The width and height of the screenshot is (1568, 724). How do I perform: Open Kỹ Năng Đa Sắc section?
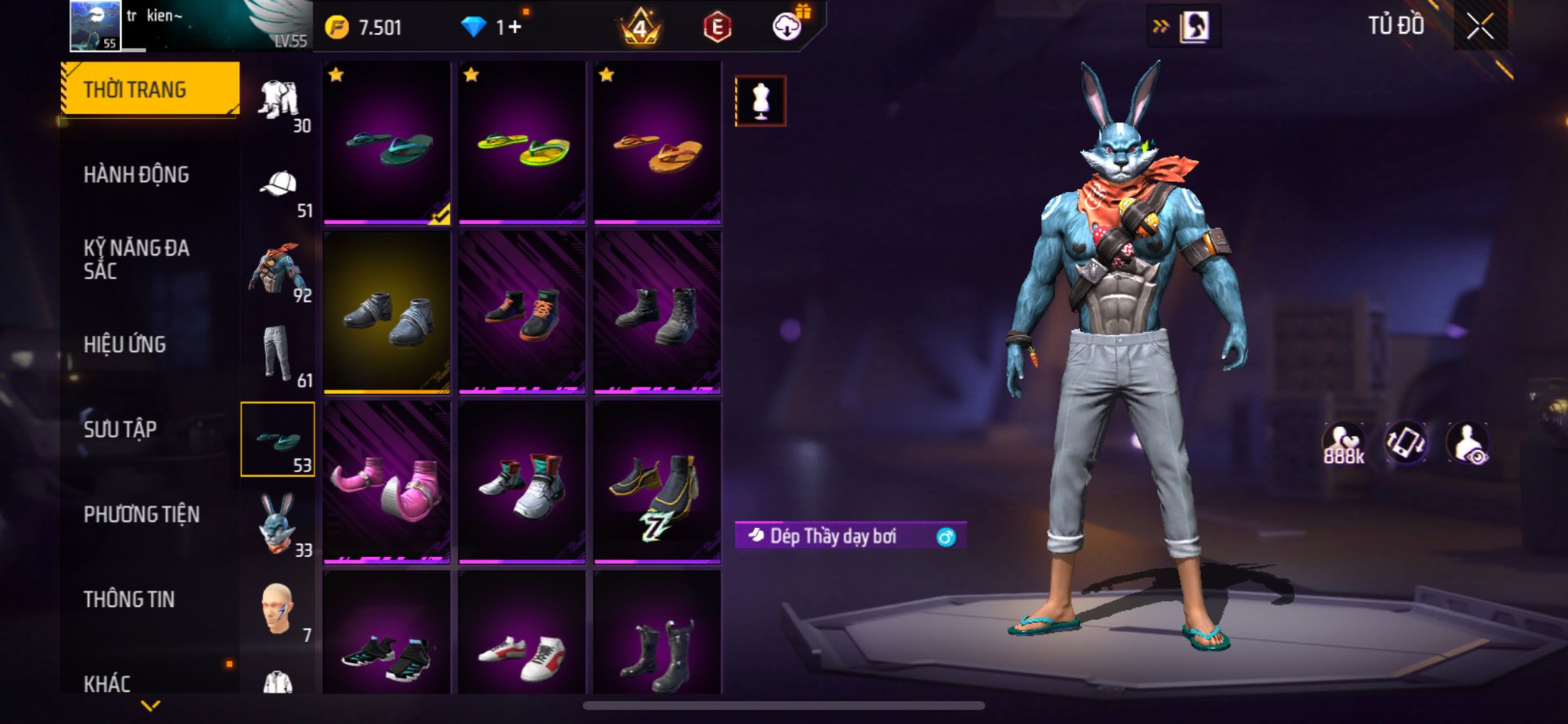click(x=136, y=259)
